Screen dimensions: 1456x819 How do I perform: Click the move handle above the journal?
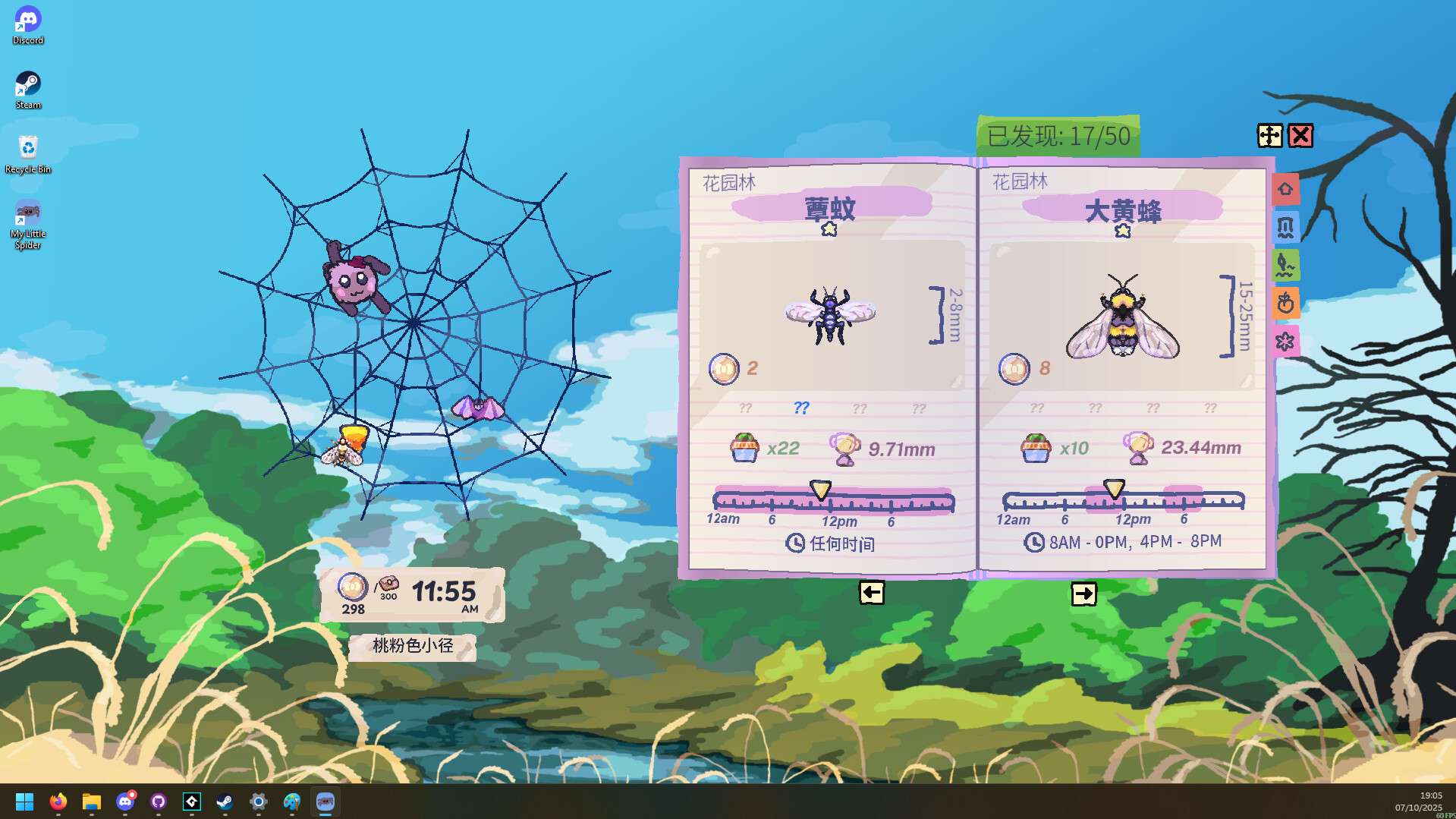[1268, 137]
